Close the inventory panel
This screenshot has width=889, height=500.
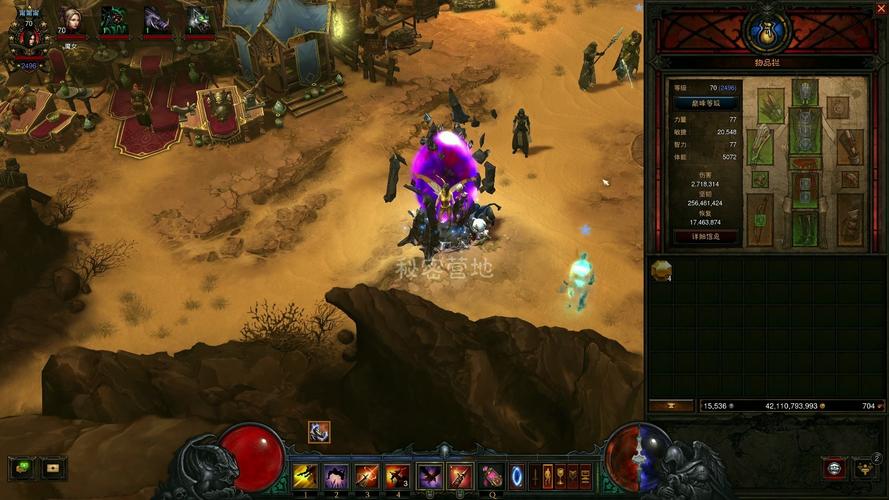(881, 8)
